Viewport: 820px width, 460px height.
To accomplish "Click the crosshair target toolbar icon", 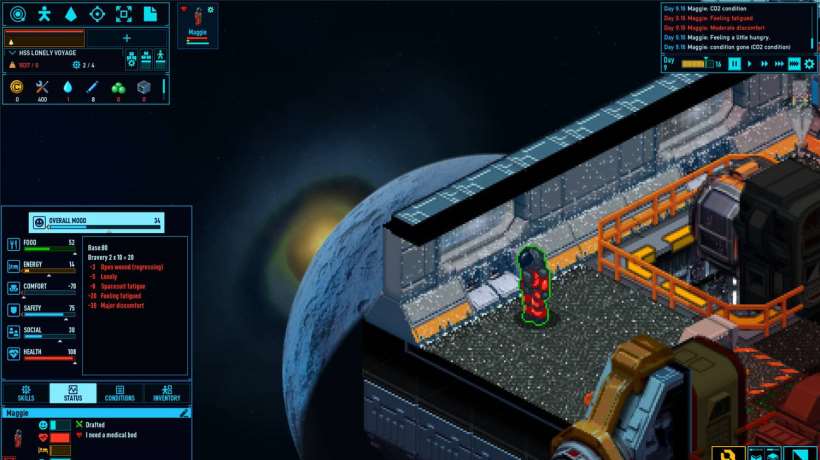I will click(97, 14).
